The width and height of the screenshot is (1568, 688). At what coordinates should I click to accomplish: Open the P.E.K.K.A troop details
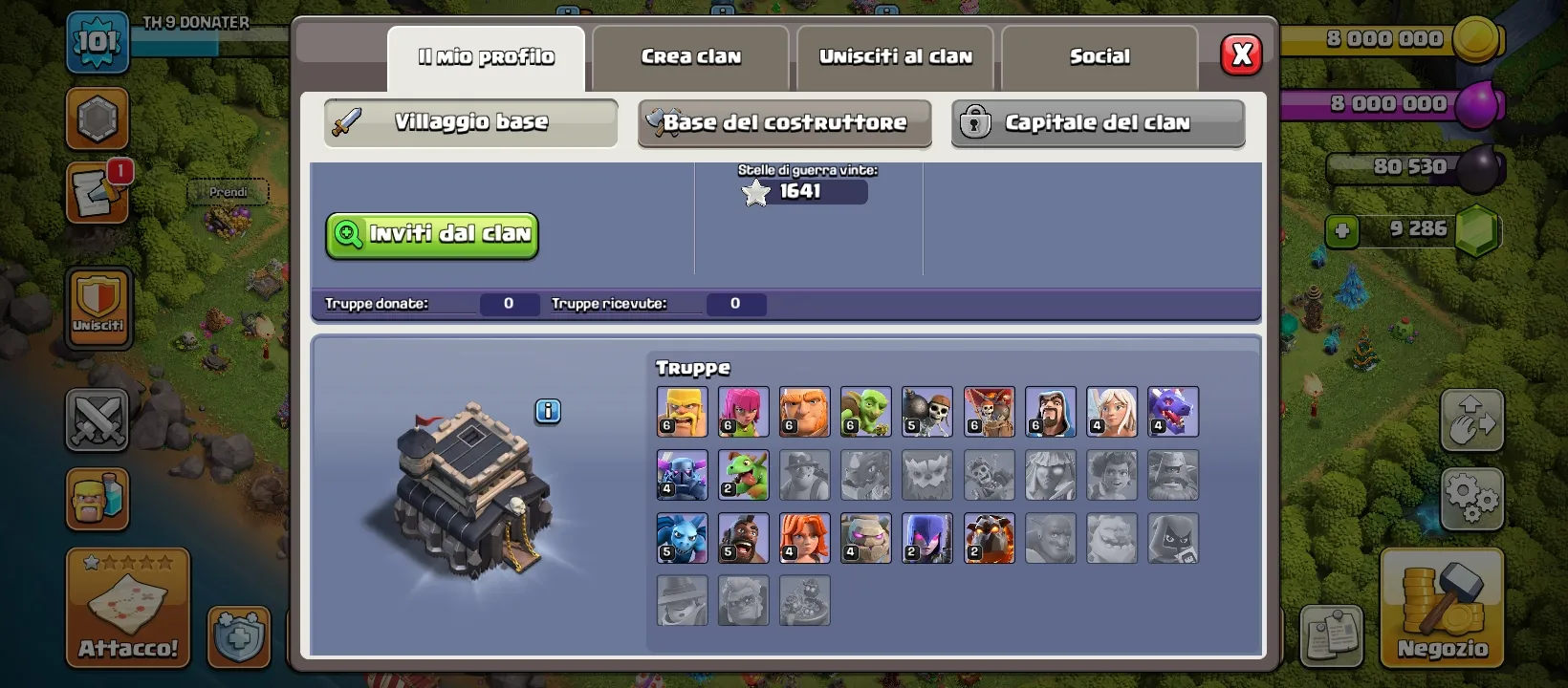(682, 475)
